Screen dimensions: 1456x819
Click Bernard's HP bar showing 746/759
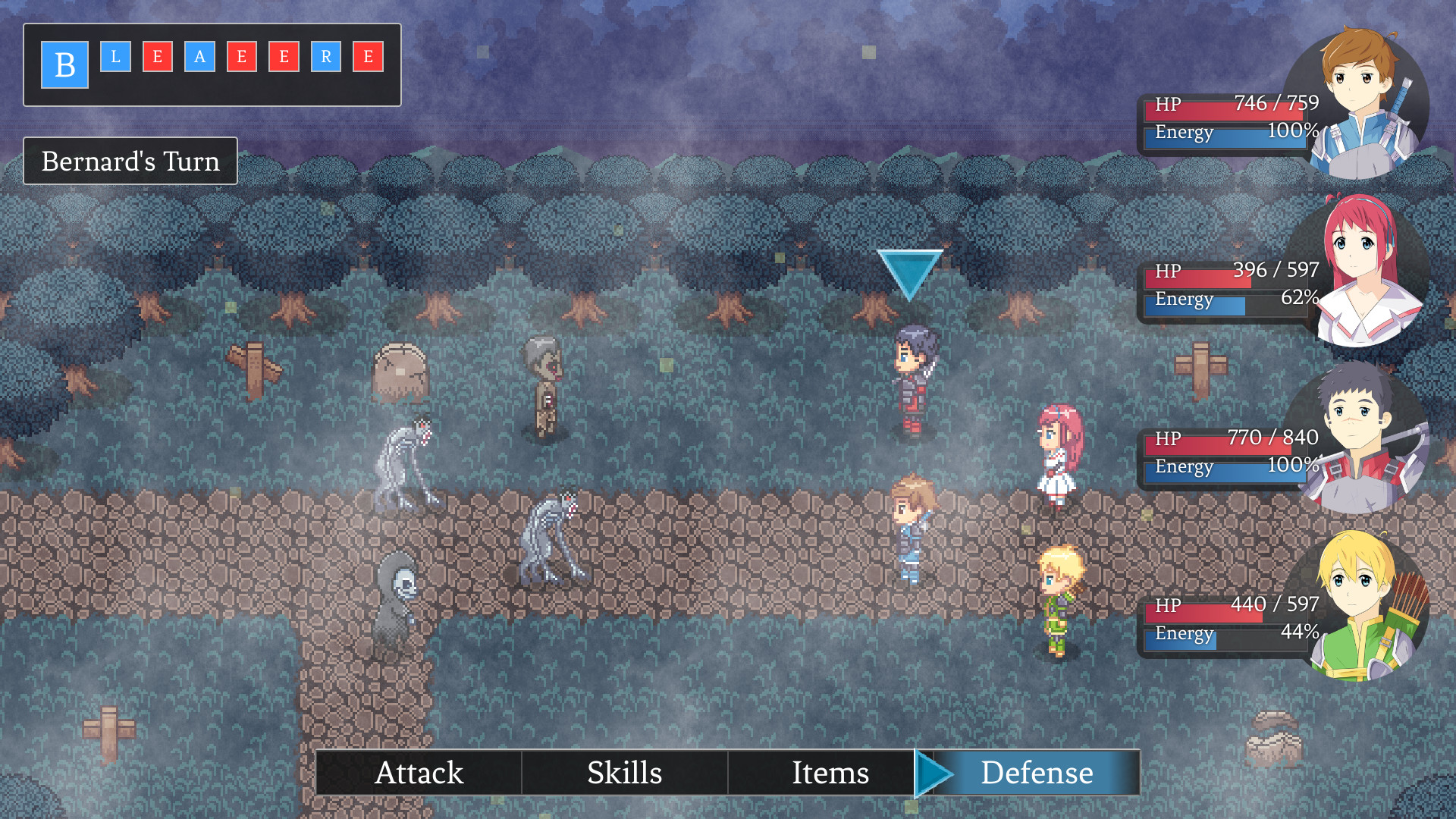point(1228,105)
